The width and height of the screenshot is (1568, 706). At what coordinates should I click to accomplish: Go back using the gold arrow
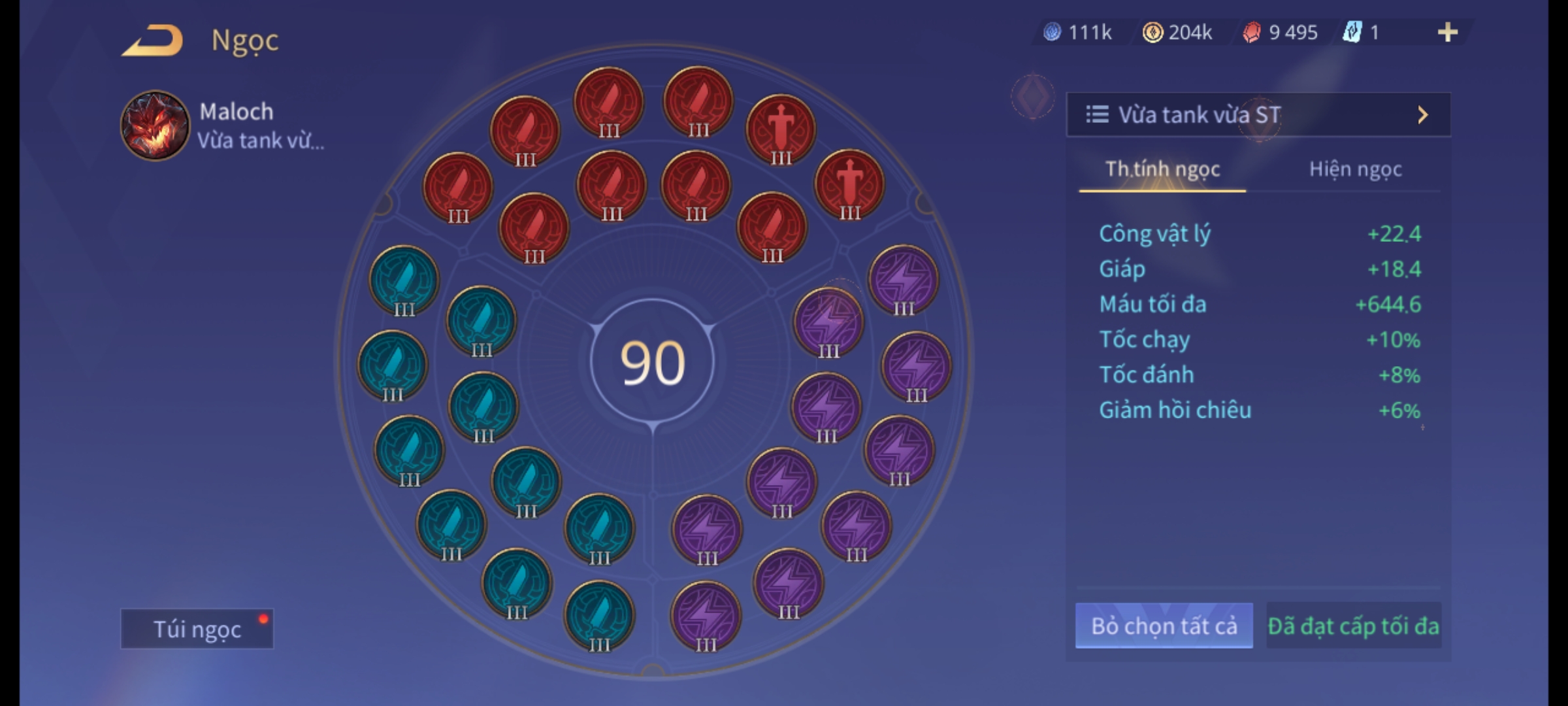(x=153, y=41)
